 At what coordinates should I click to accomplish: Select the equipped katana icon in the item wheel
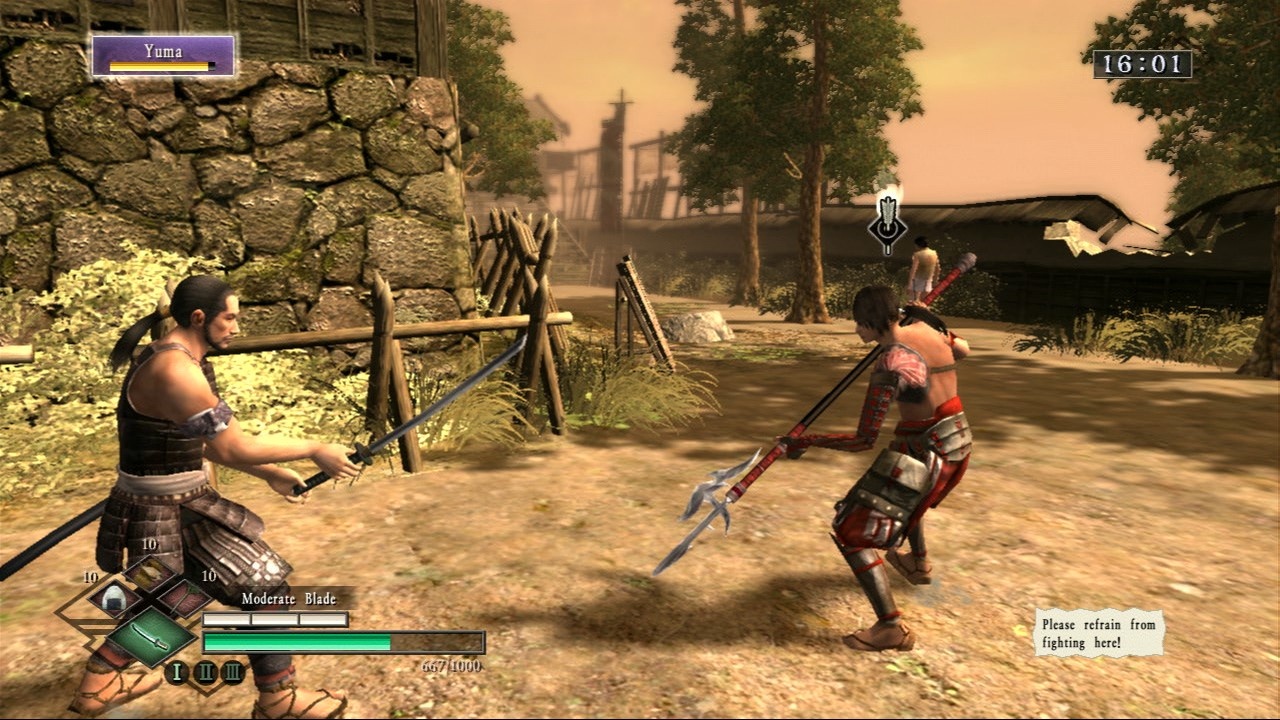(x=150, y=638)
